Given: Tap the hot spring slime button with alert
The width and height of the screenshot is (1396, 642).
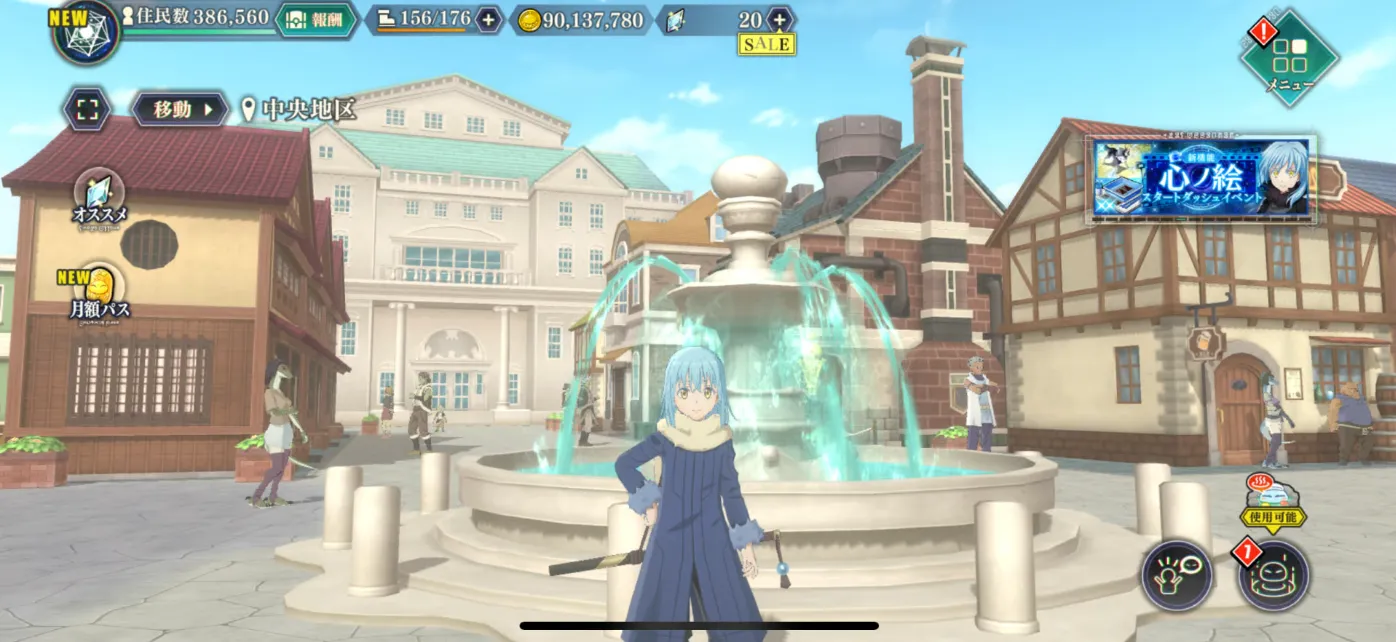Looking at the screenshot, I should pyautogui.click(x=1273, y=575).
